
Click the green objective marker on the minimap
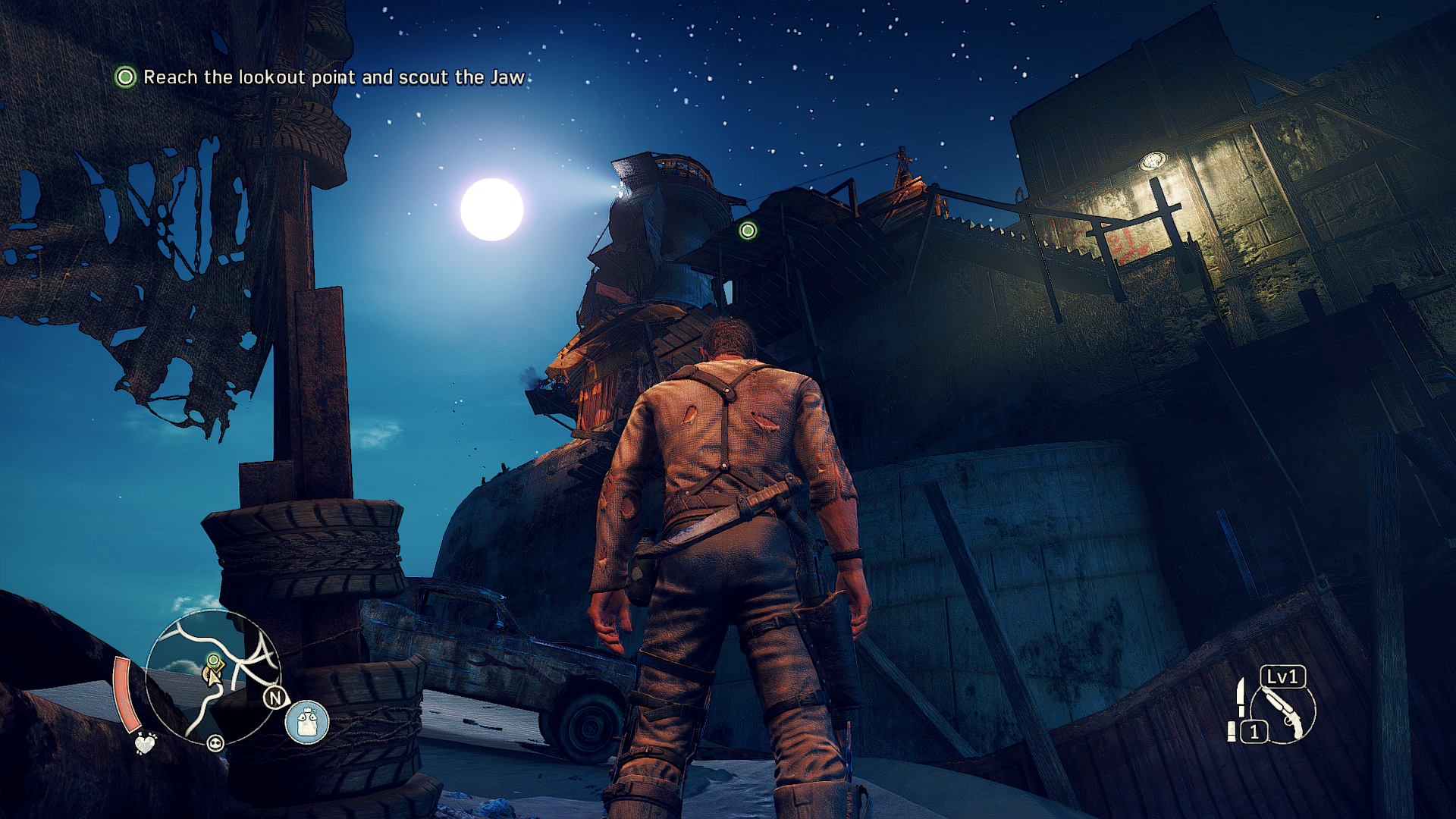(x=214, y=661)
